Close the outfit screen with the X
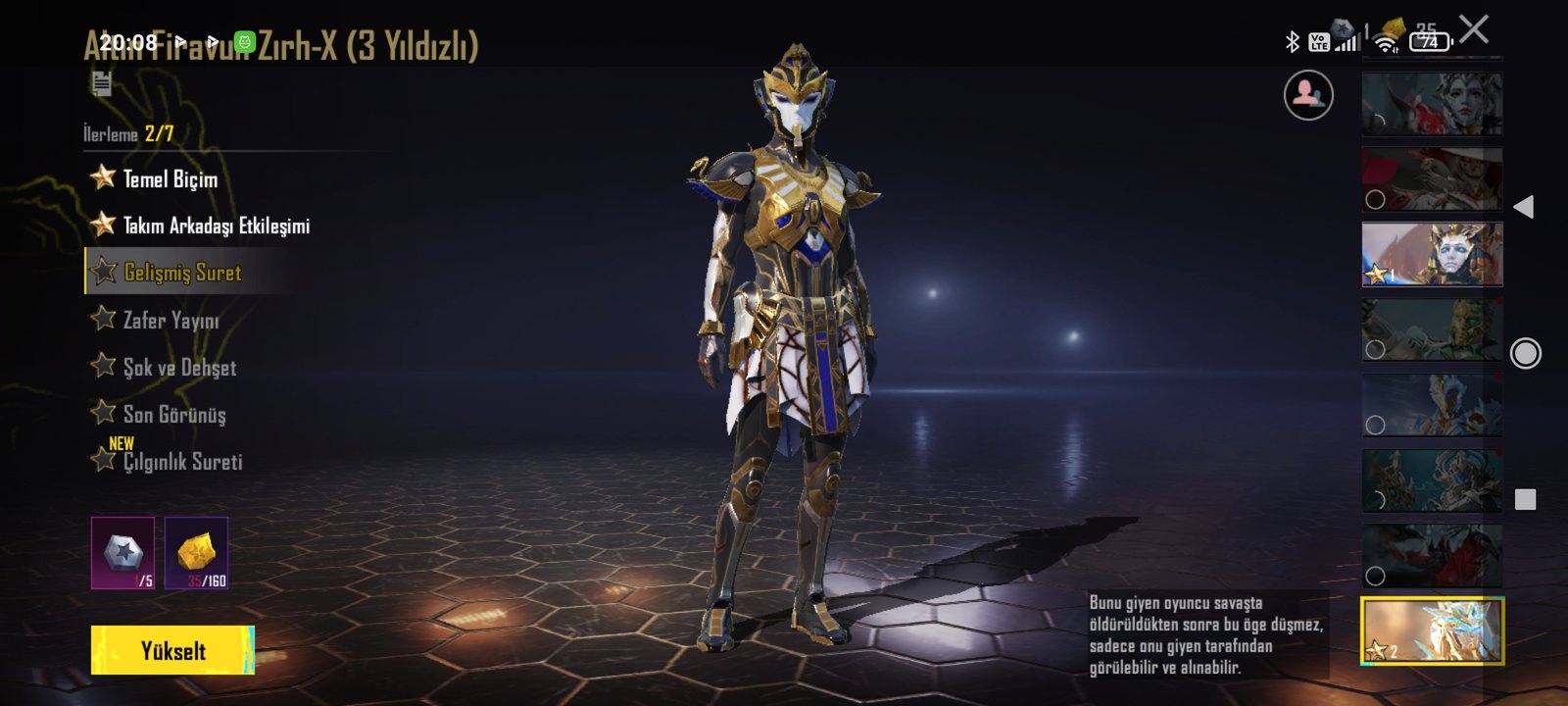The height and width of the screenshot is (706, 1568). [x=1474, y=29]
